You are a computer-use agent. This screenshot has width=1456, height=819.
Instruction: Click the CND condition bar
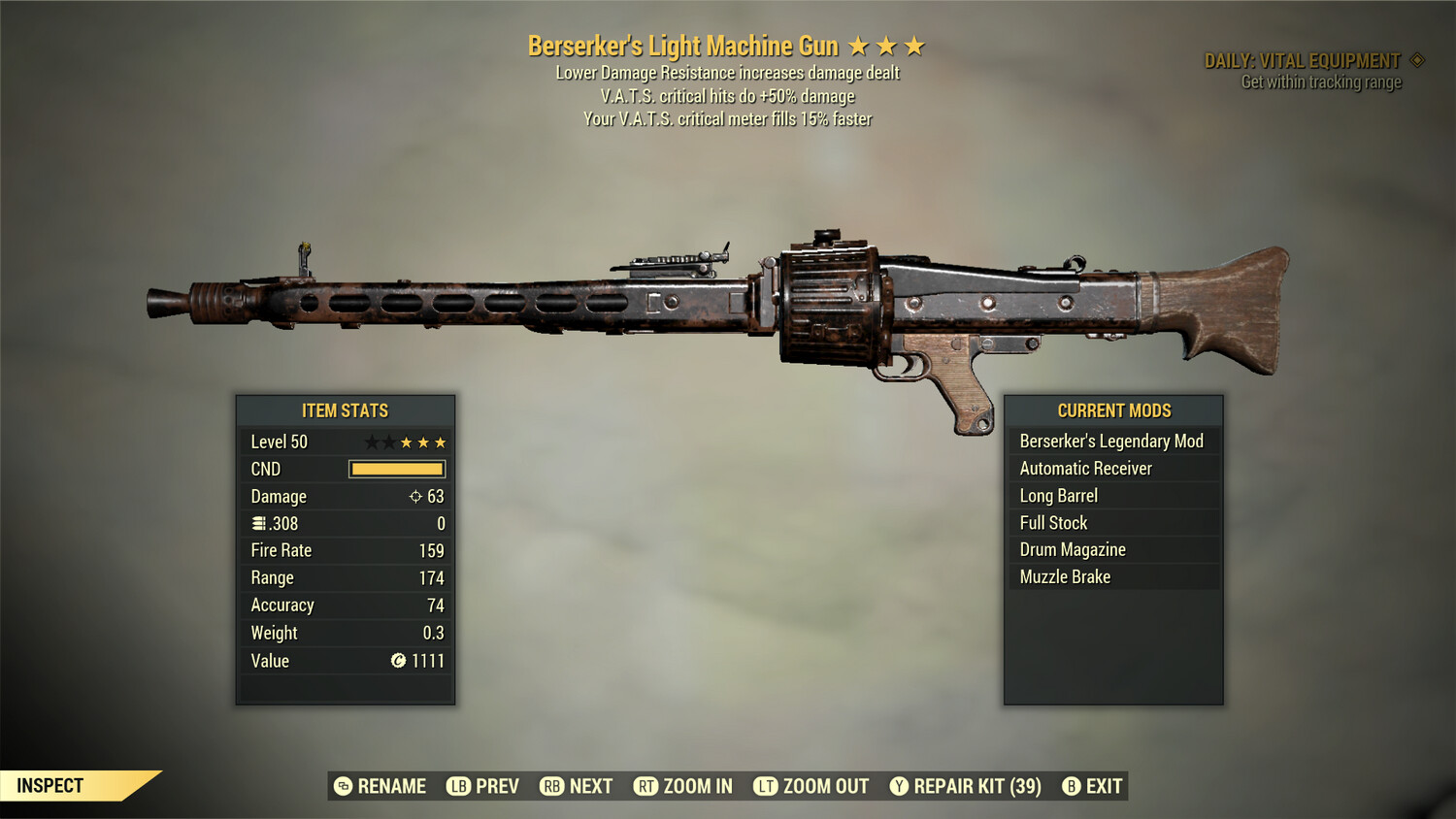click(x=396, y=469)
